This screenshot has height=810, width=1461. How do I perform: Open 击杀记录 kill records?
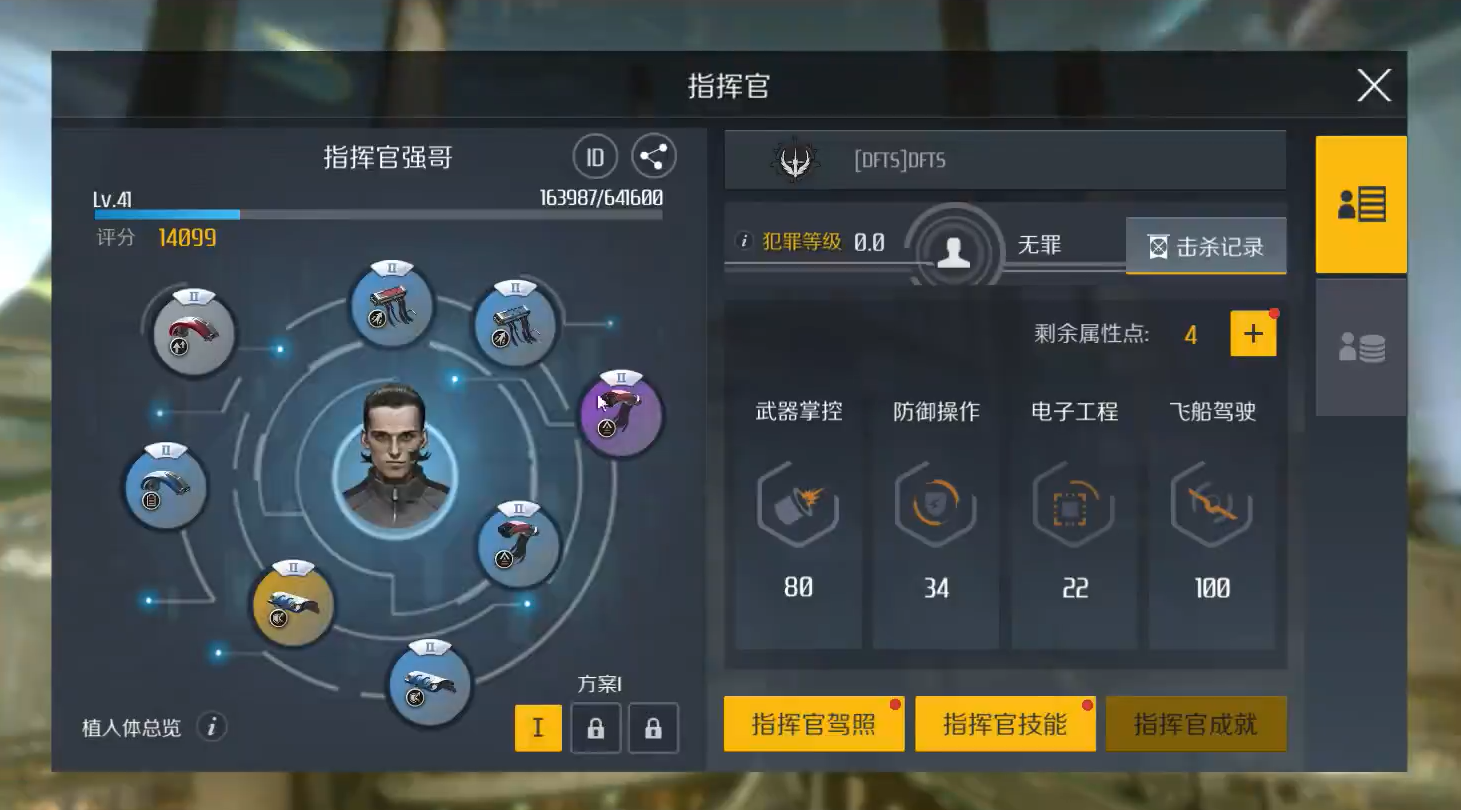tap(1205, 246)
